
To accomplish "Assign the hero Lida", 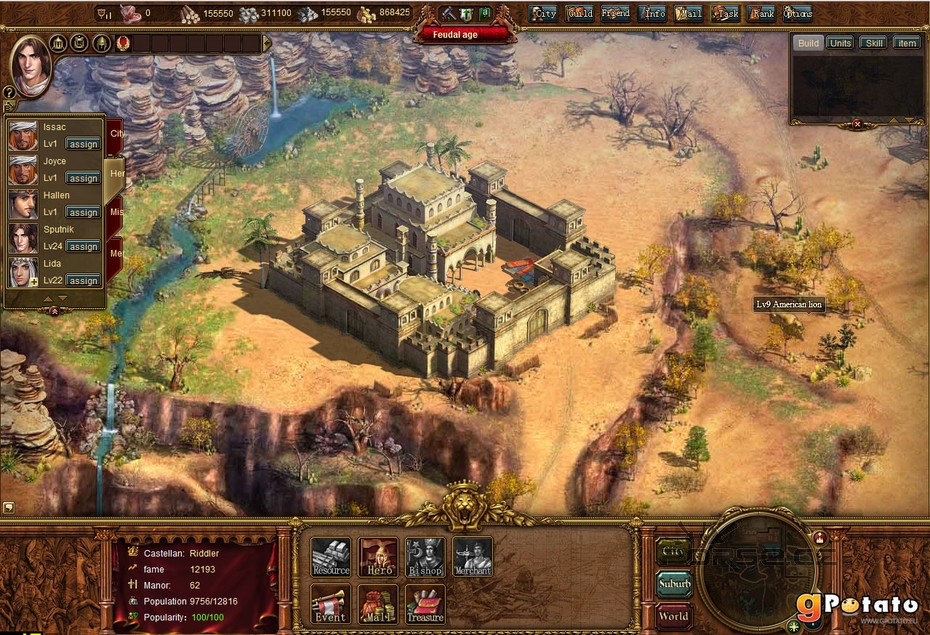I will point(83,281).
